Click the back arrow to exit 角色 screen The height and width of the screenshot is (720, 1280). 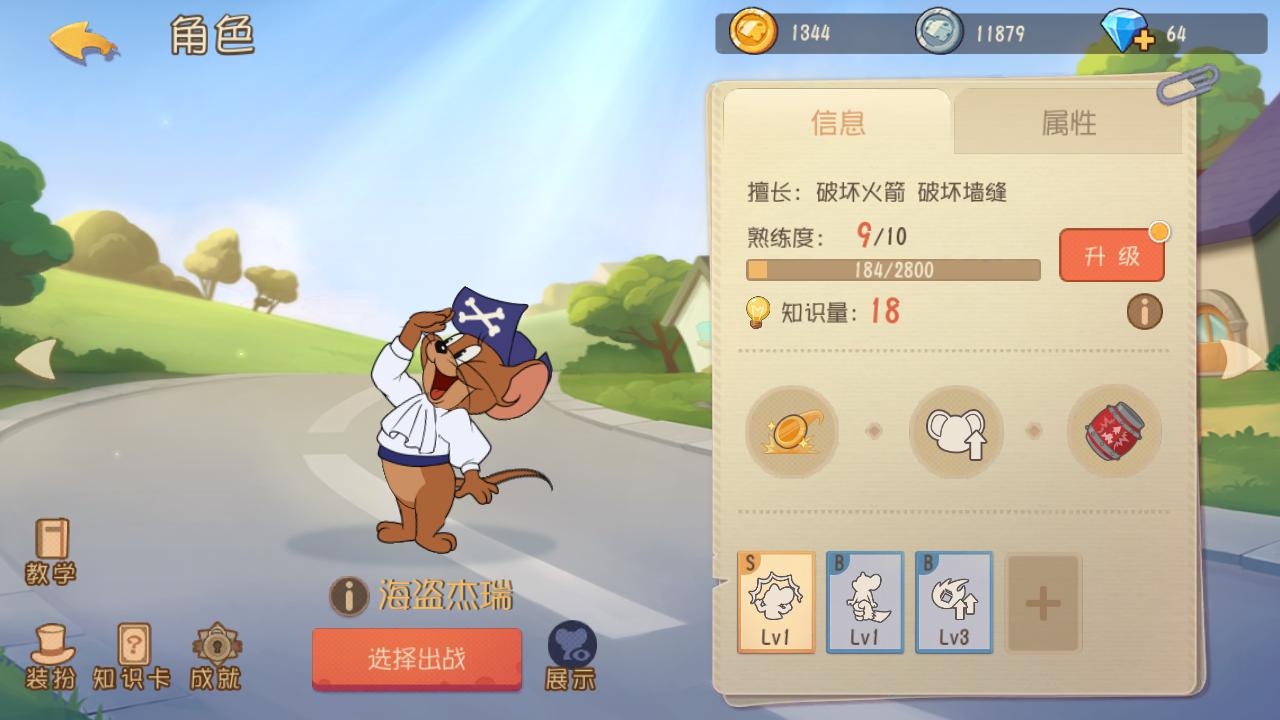(x=82, y=42)
